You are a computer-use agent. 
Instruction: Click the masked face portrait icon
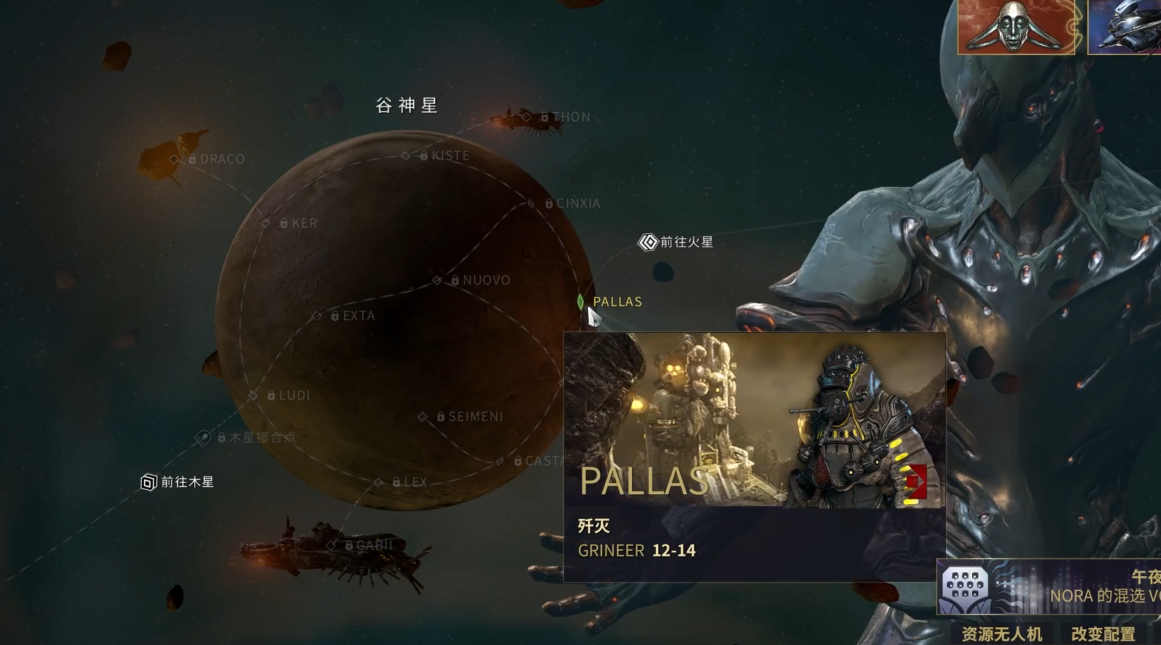point(1017,27)
